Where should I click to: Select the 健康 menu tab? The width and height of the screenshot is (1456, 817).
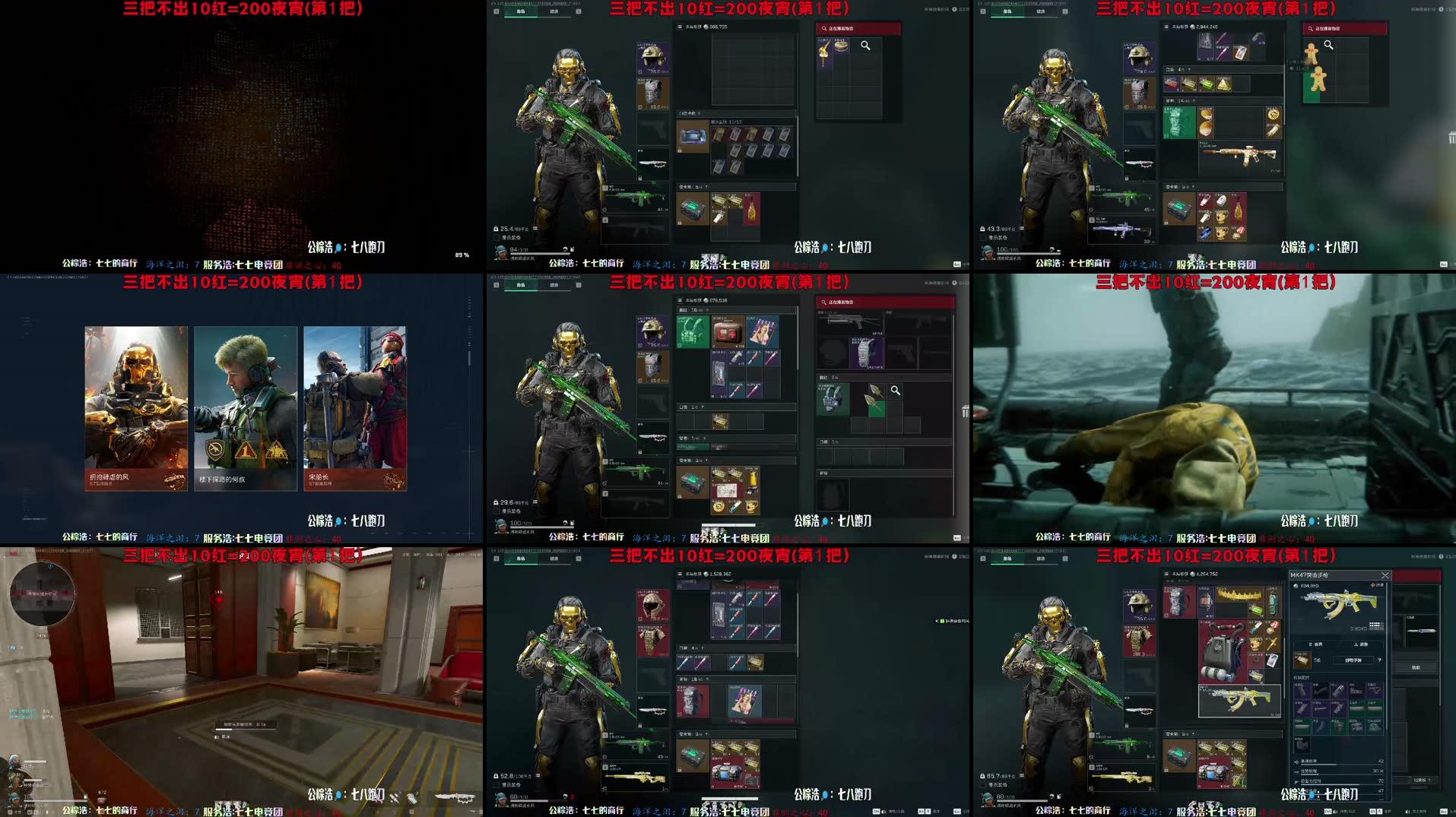(1042, 557)
